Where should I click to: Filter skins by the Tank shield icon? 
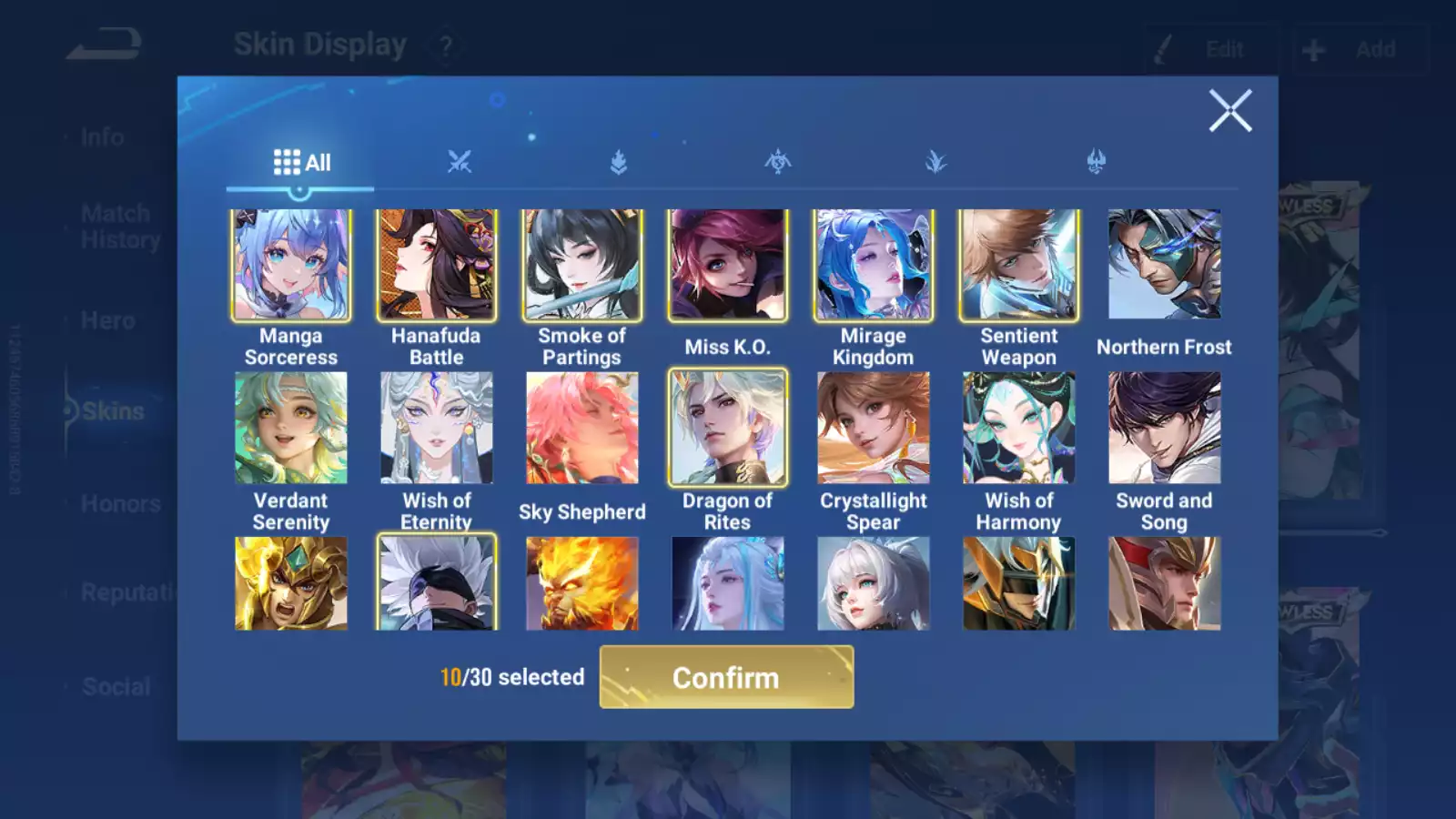pyautogui.click(x=617, y=161)
